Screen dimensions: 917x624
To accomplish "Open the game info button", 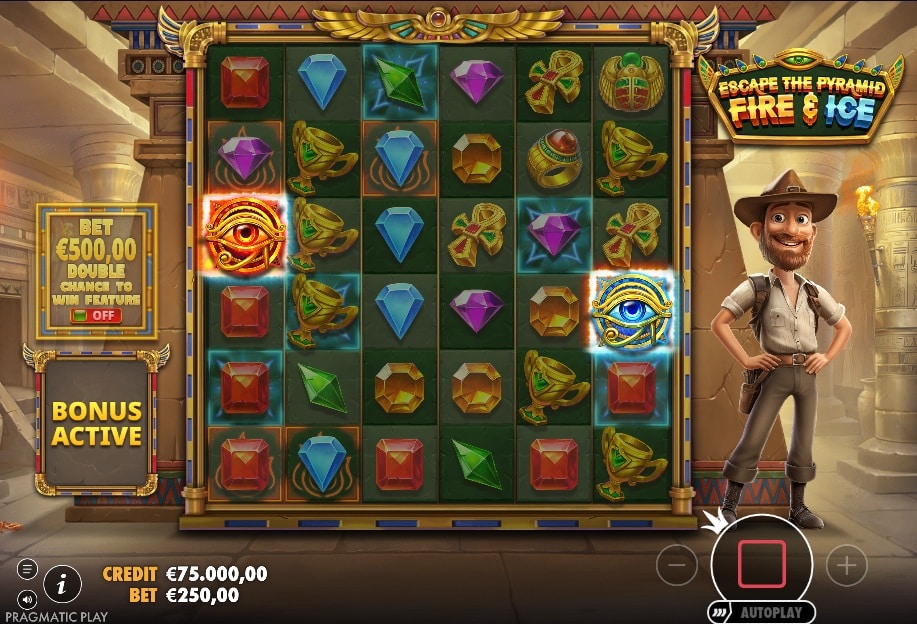I will [62, 582].
